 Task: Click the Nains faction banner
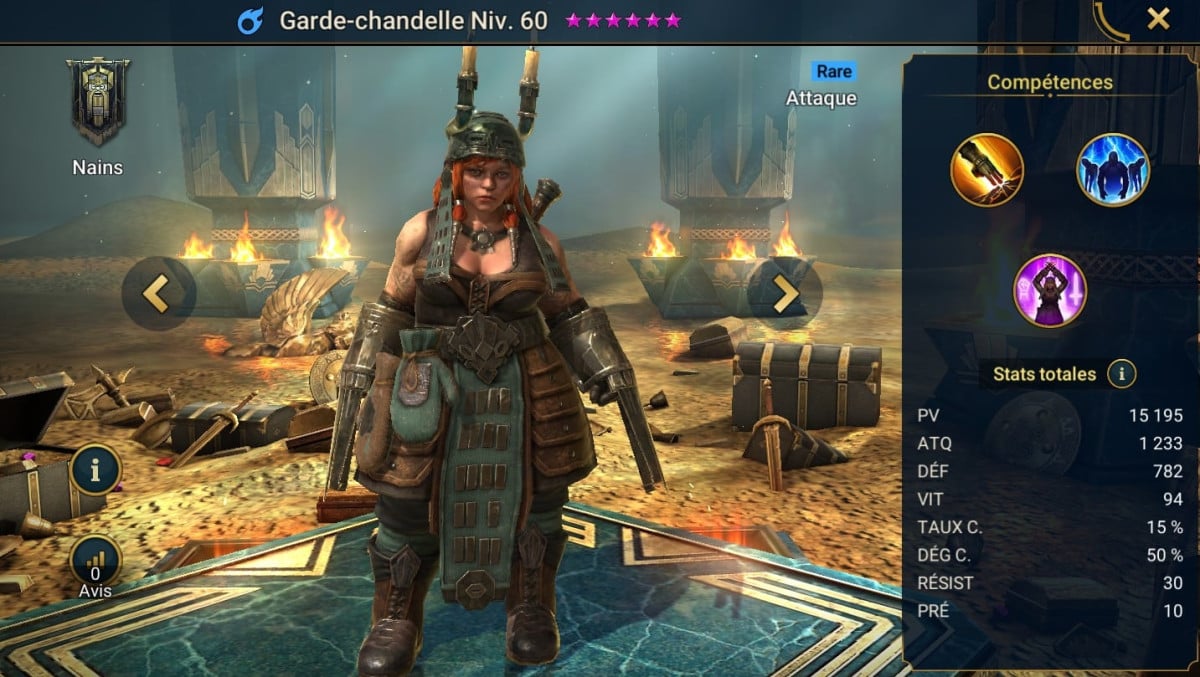click(x=98, y=101)
